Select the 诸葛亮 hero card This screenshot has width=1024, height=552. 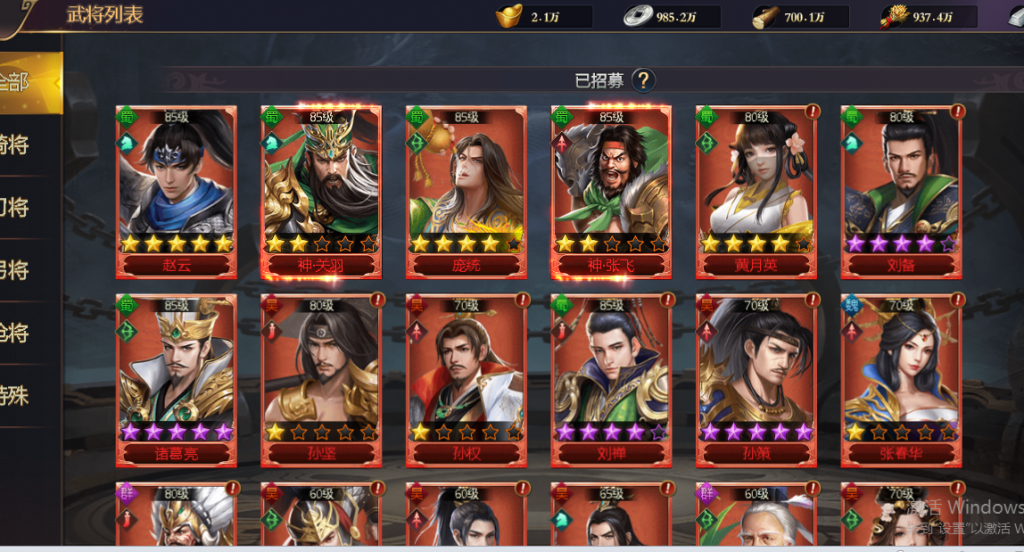(x=177, y=379)
